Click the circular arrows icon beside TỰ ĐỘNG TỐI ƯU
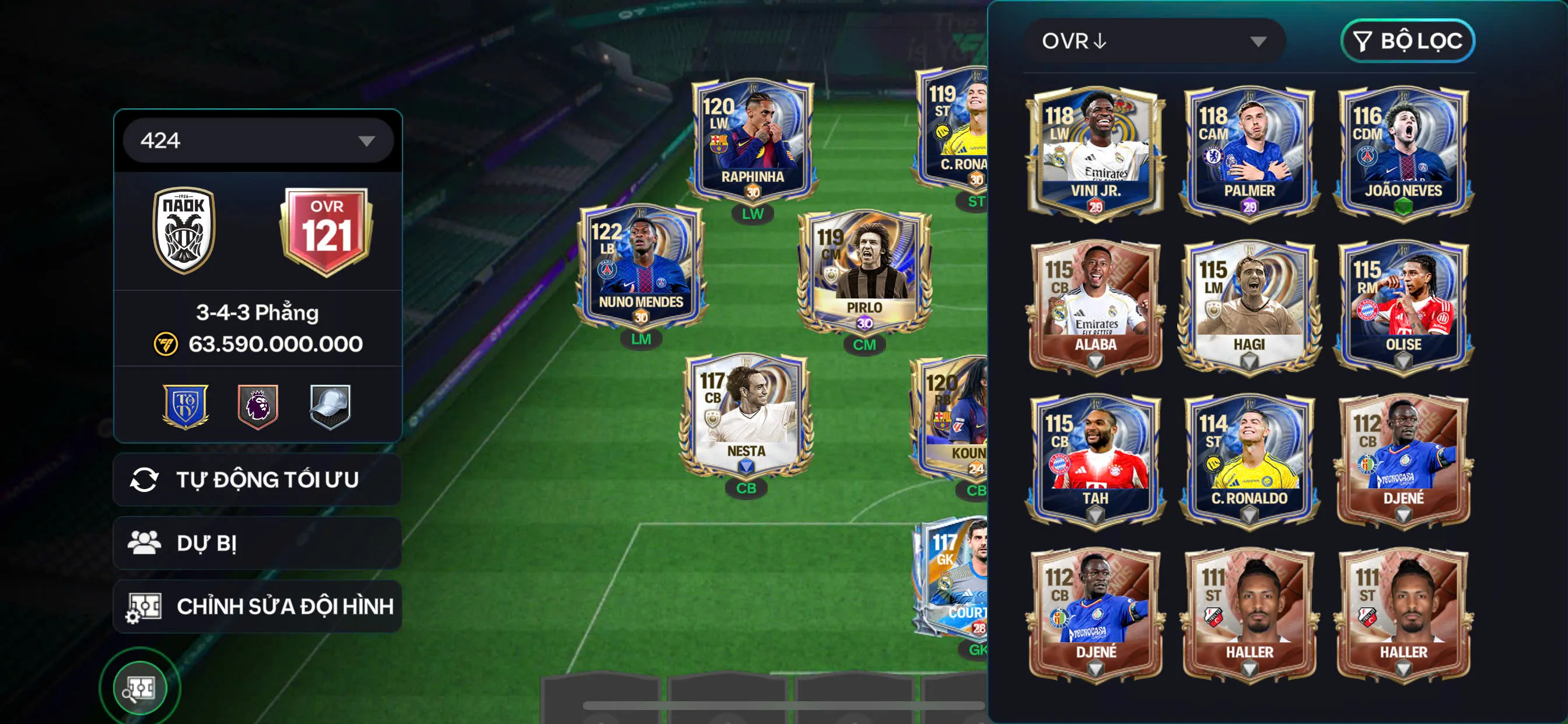Image resolution: width=1568 pixels, height=724 pixels. click(x=146, y=479)
